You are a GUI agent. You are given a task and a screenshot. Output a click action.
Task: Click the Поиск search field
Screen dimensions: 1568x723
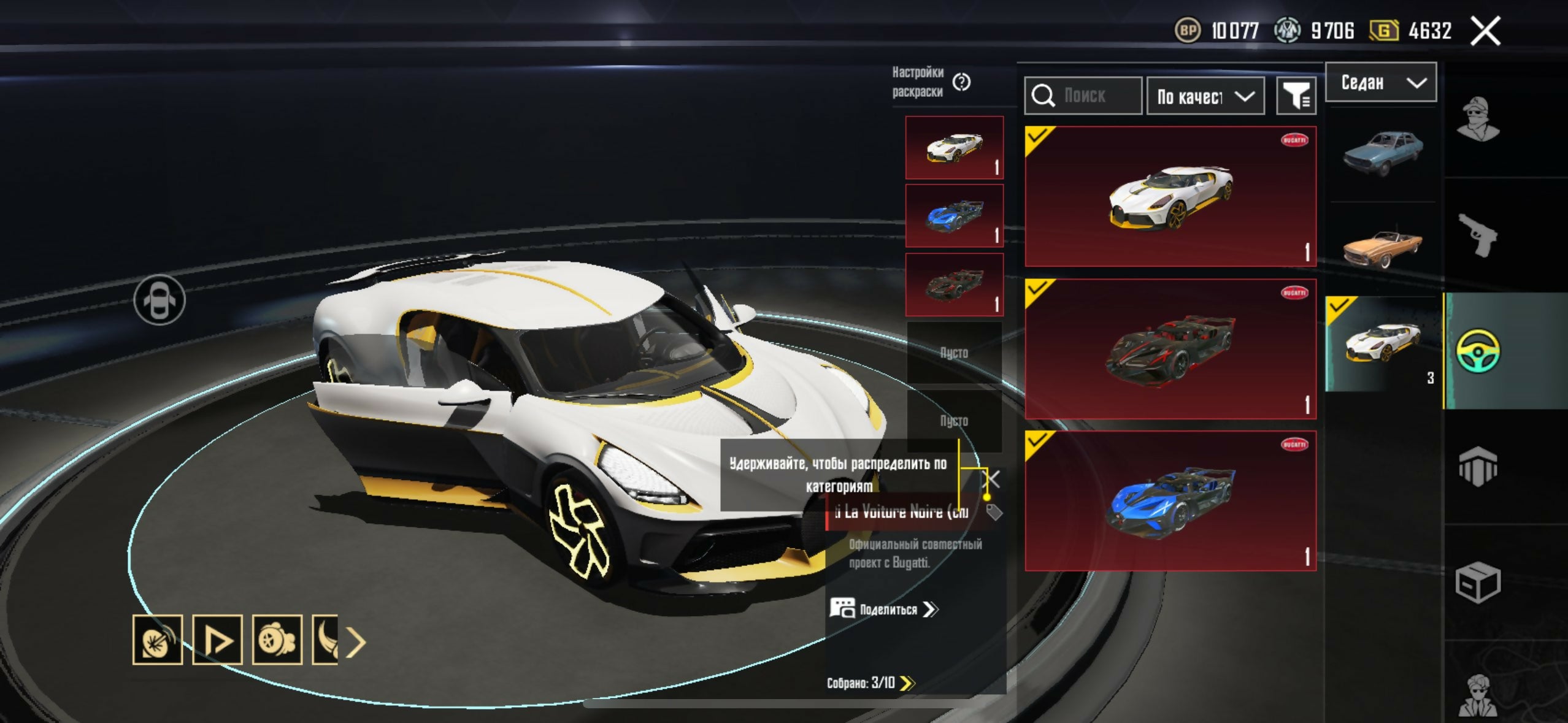[1083, 96]
